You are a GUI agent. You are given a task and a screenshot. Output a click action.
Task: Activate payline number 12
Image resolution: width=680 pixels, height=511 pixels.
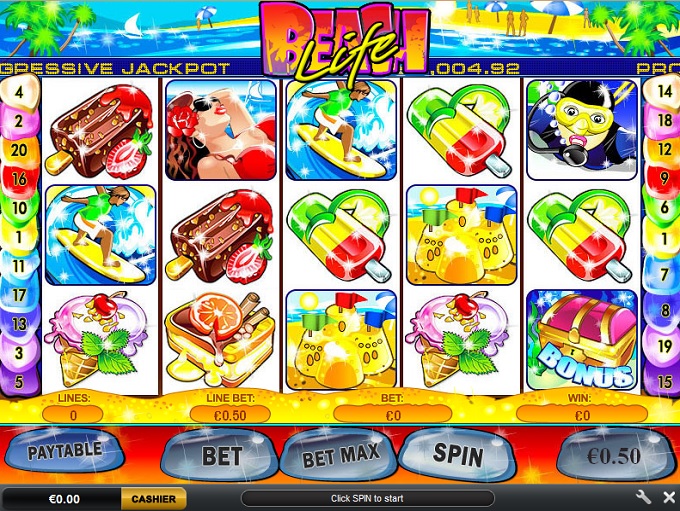[662, 150]
